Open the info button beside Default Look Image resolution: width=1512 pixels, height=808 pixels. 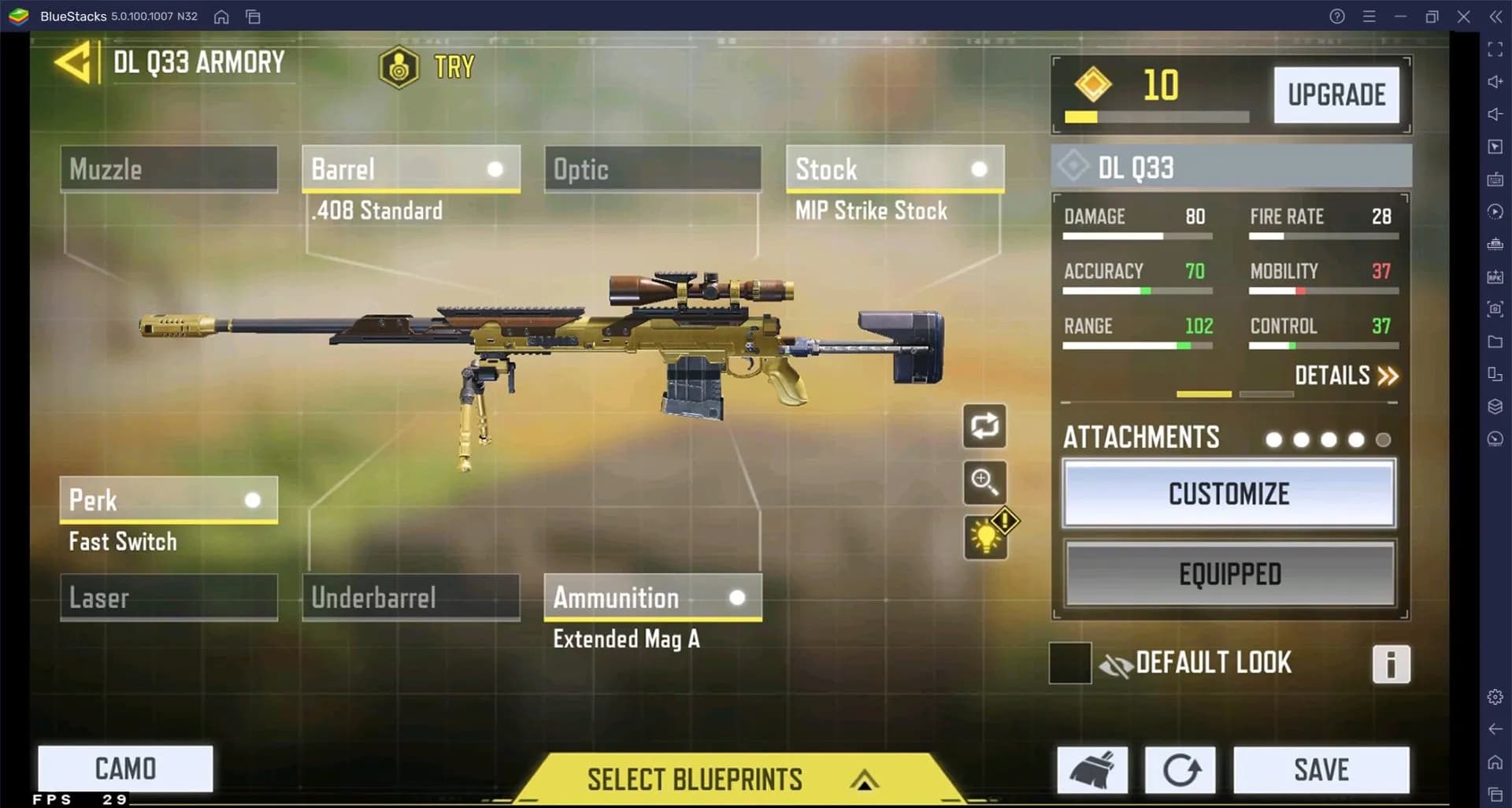tap(1391, 664)
